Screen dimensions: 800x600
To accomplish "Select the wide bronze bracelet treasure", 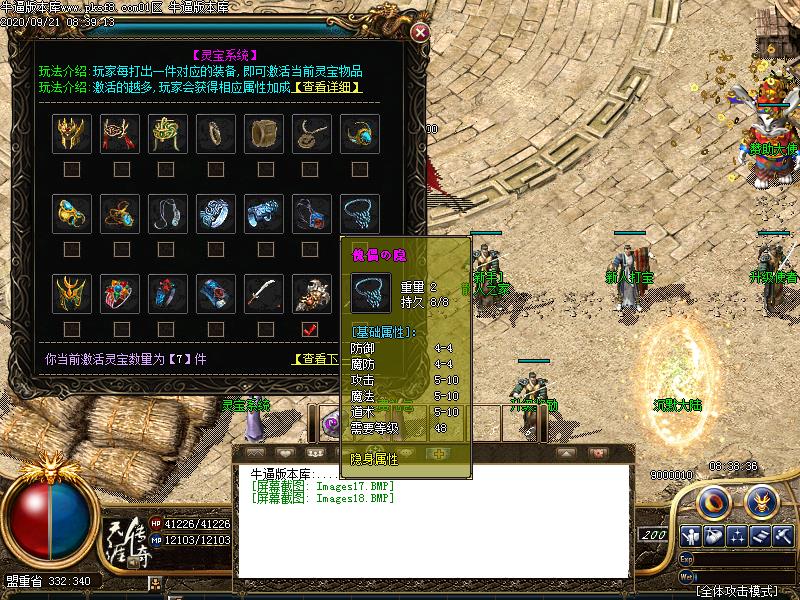I will pyautogui.click(x=264, y=133).
